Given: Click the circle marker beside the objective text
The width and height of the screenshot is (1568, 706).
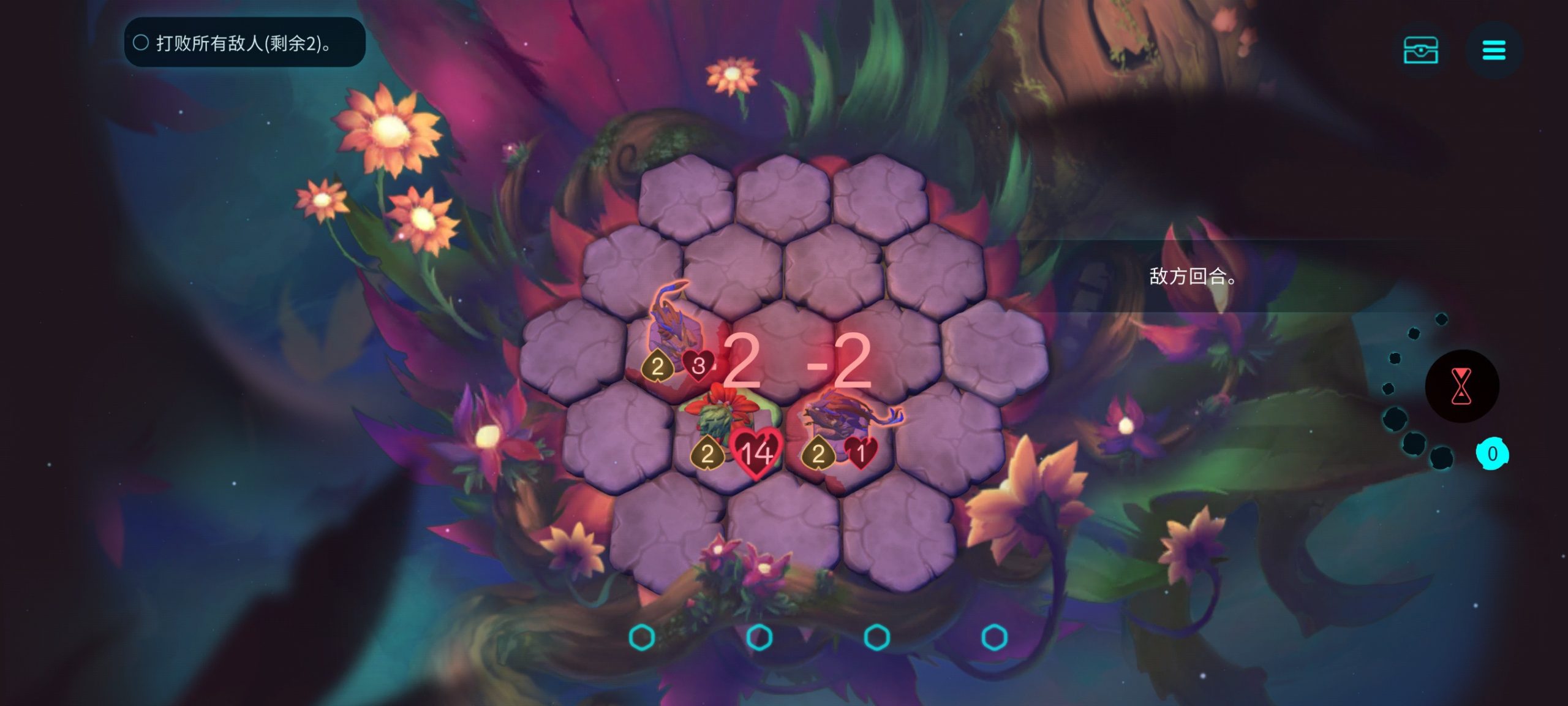Looking at the screenshot, I should click(x=142, y=43).
